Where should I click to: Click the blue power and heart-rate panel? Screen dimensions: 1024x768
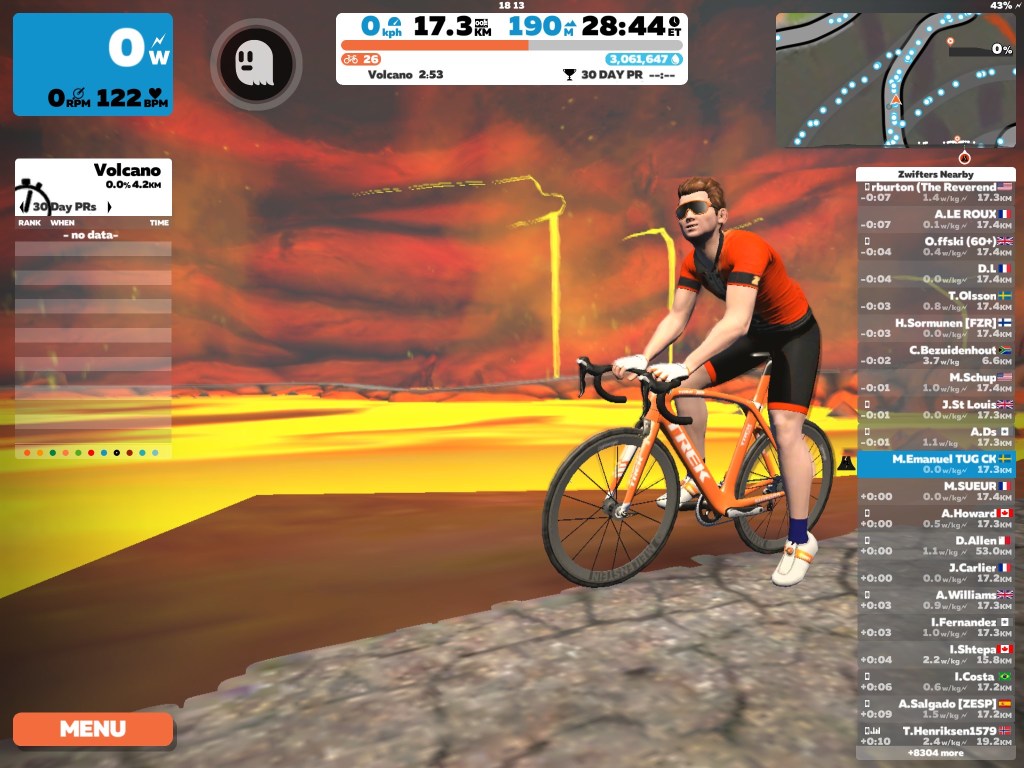coord(92,64)
